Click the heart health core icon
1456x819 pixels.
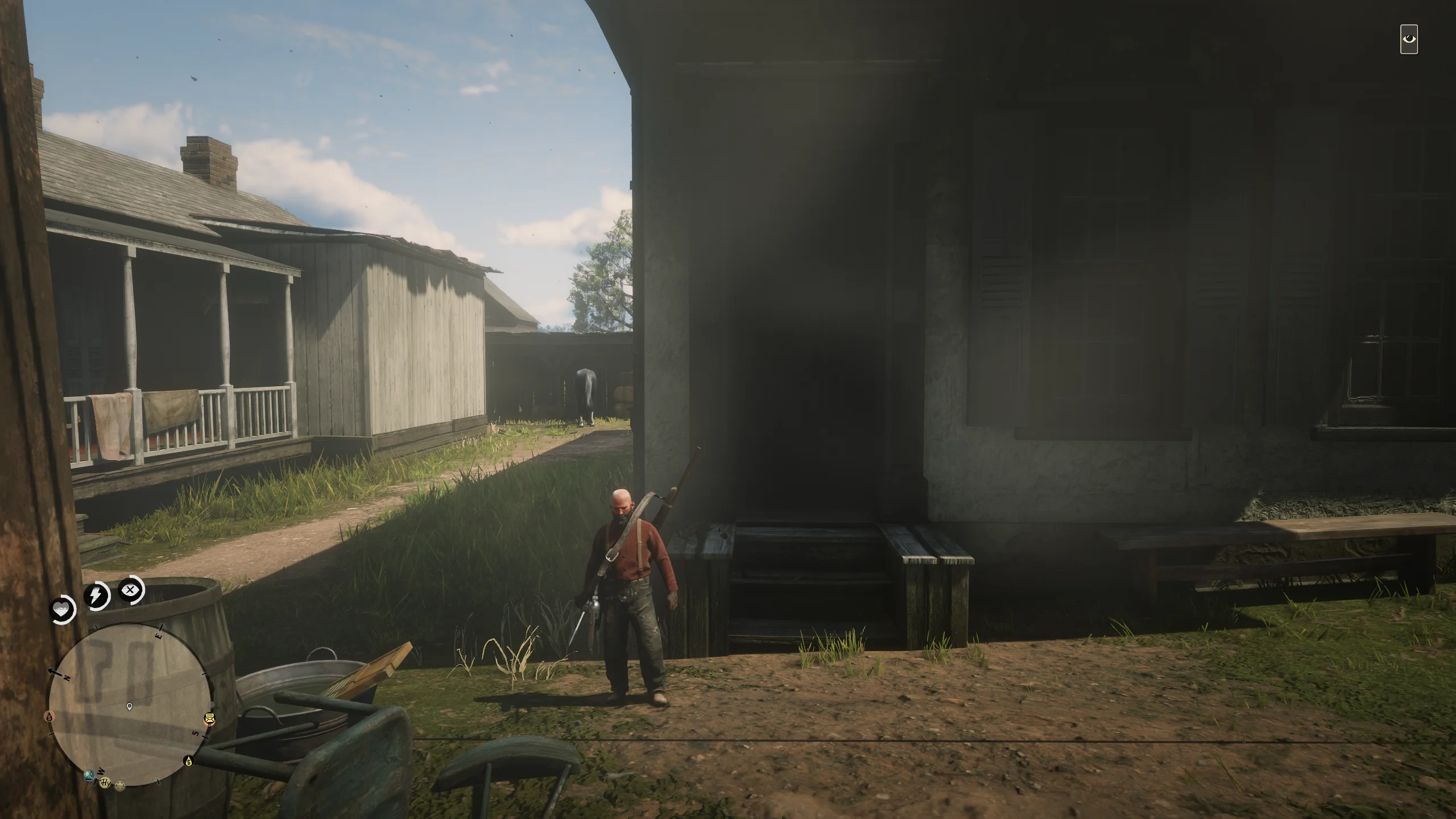tap(62, 610)
